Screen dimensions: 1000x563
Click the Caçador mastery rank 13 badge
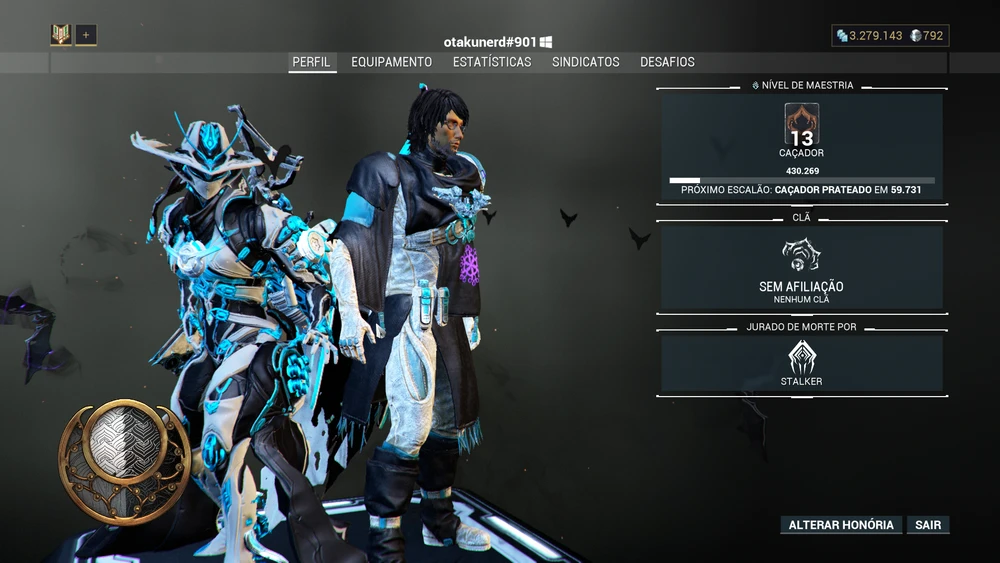tap(801, 130)
